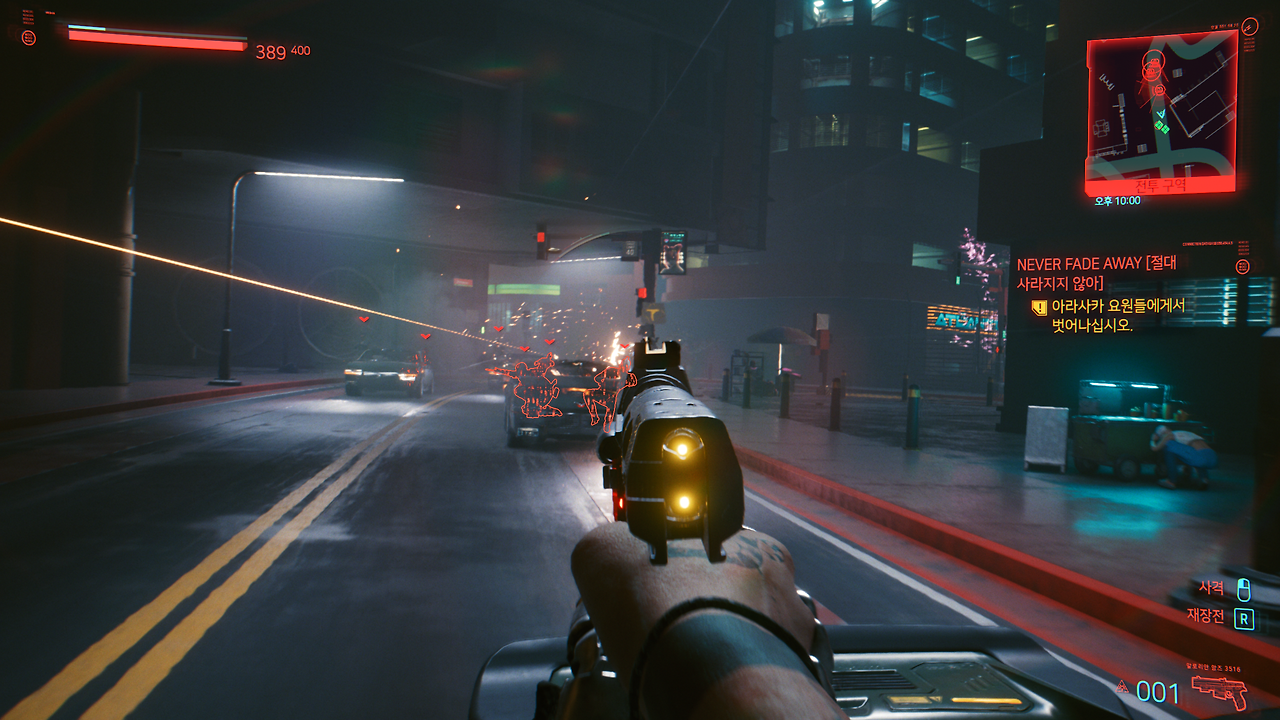
Task: Toggle the small enemy ping circle on the minimap
Action: [1159, 90]
